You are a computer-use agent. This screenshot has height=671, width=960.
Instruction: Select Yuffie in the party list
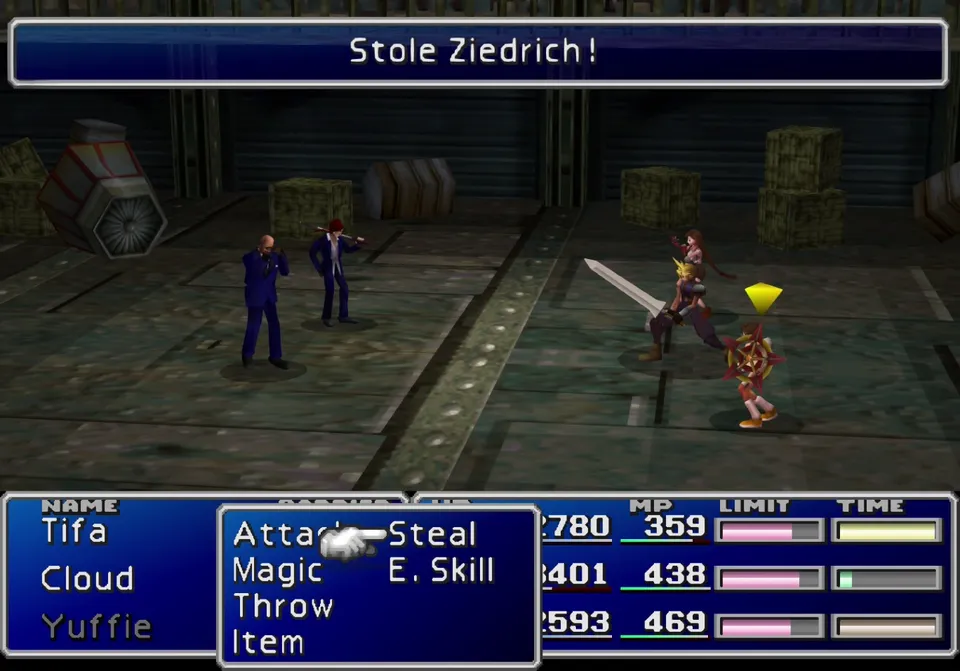tap(96, 627)
